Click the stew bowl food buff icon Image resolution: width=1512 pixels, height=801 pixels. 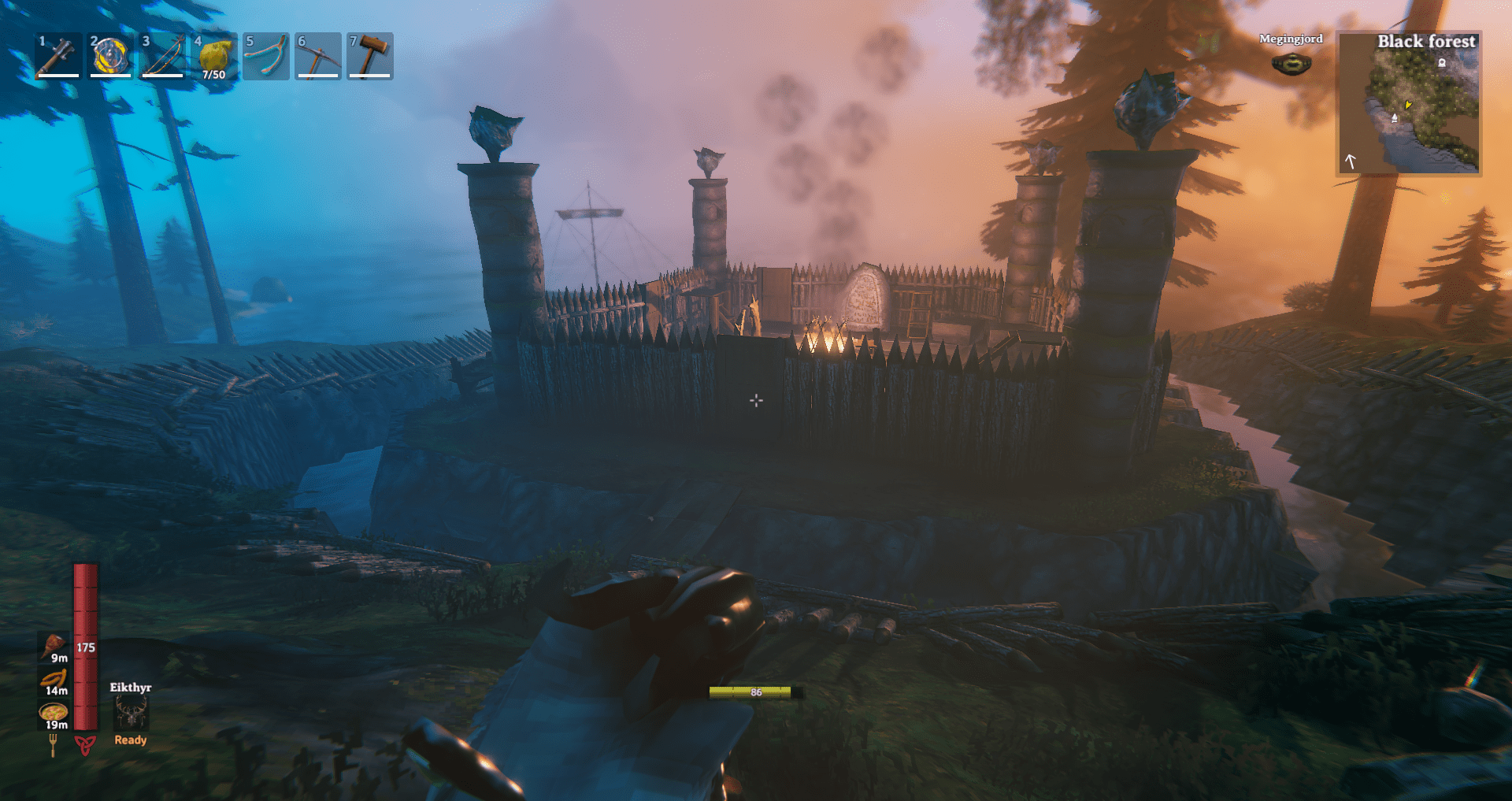(x=54, y=713)
